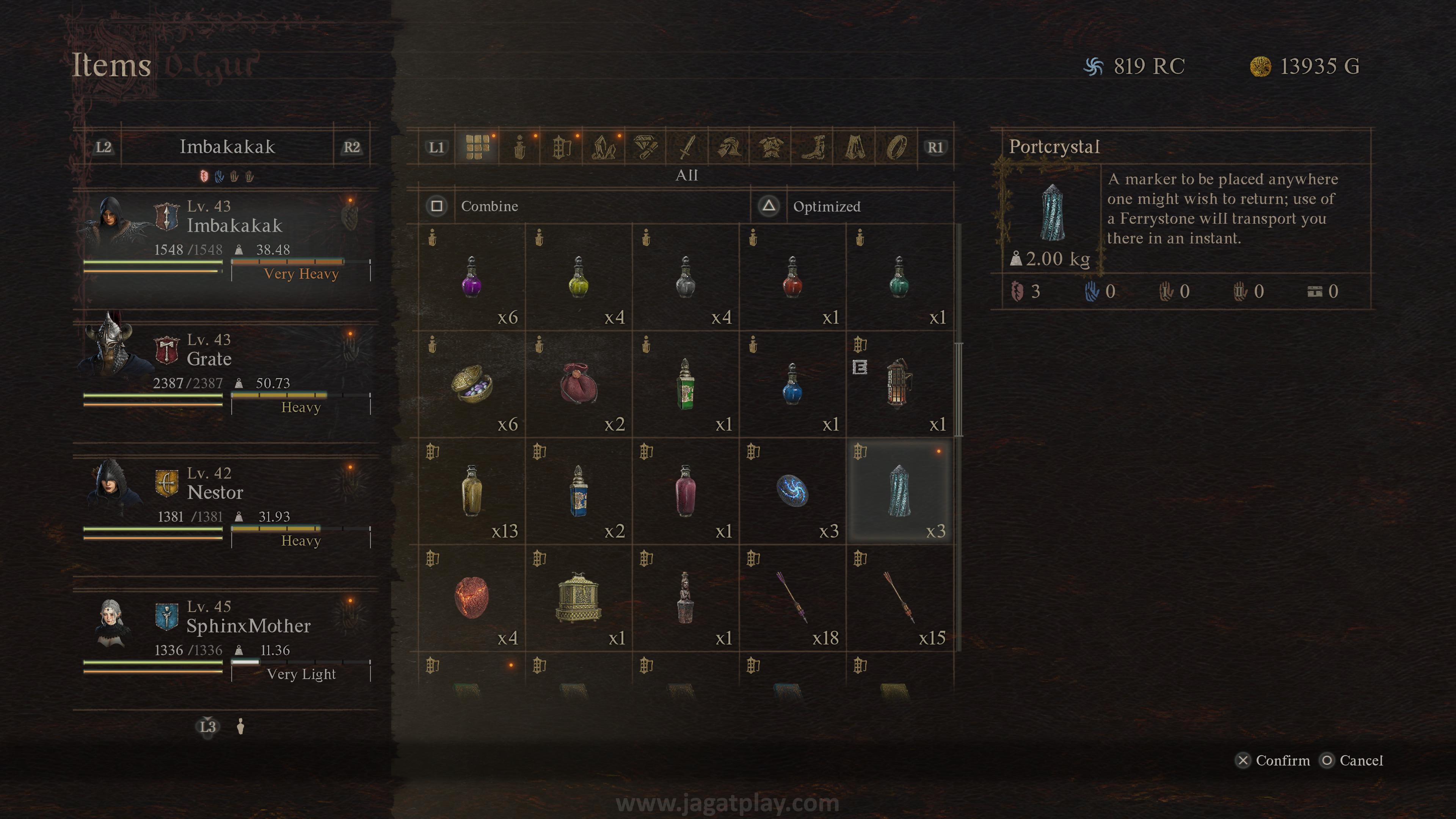Click the Combine option

pos(489,206)
